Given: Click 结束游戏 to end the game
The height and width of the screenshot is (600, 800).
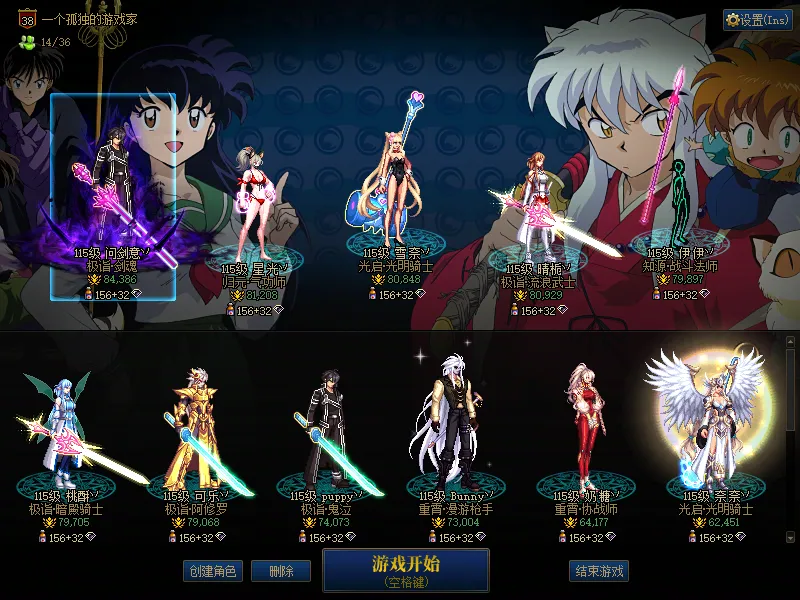Looking at the screenshot, I should click(599, 571).
